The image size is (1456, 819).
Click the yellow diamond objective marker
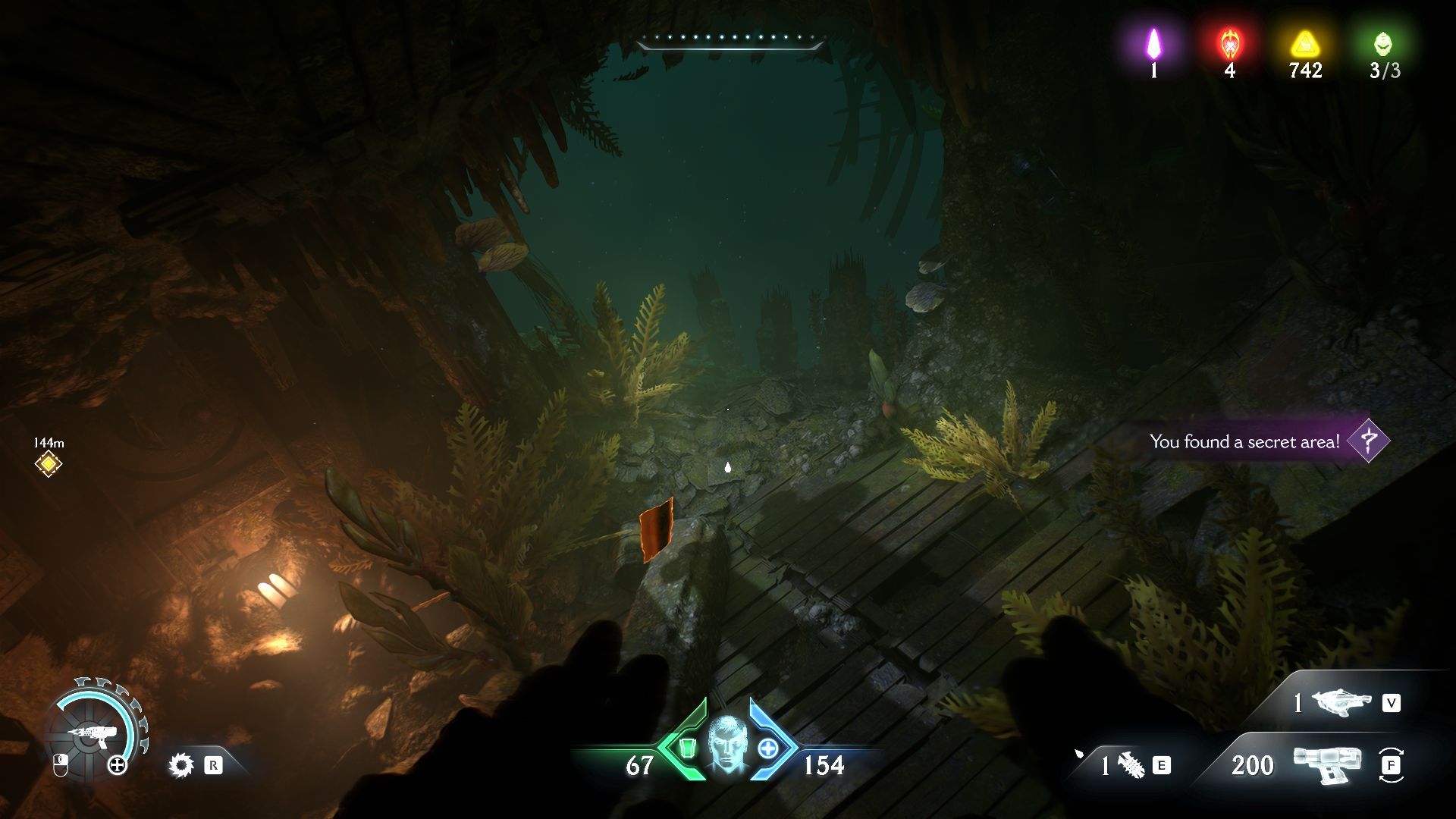(x=49, y=463)
